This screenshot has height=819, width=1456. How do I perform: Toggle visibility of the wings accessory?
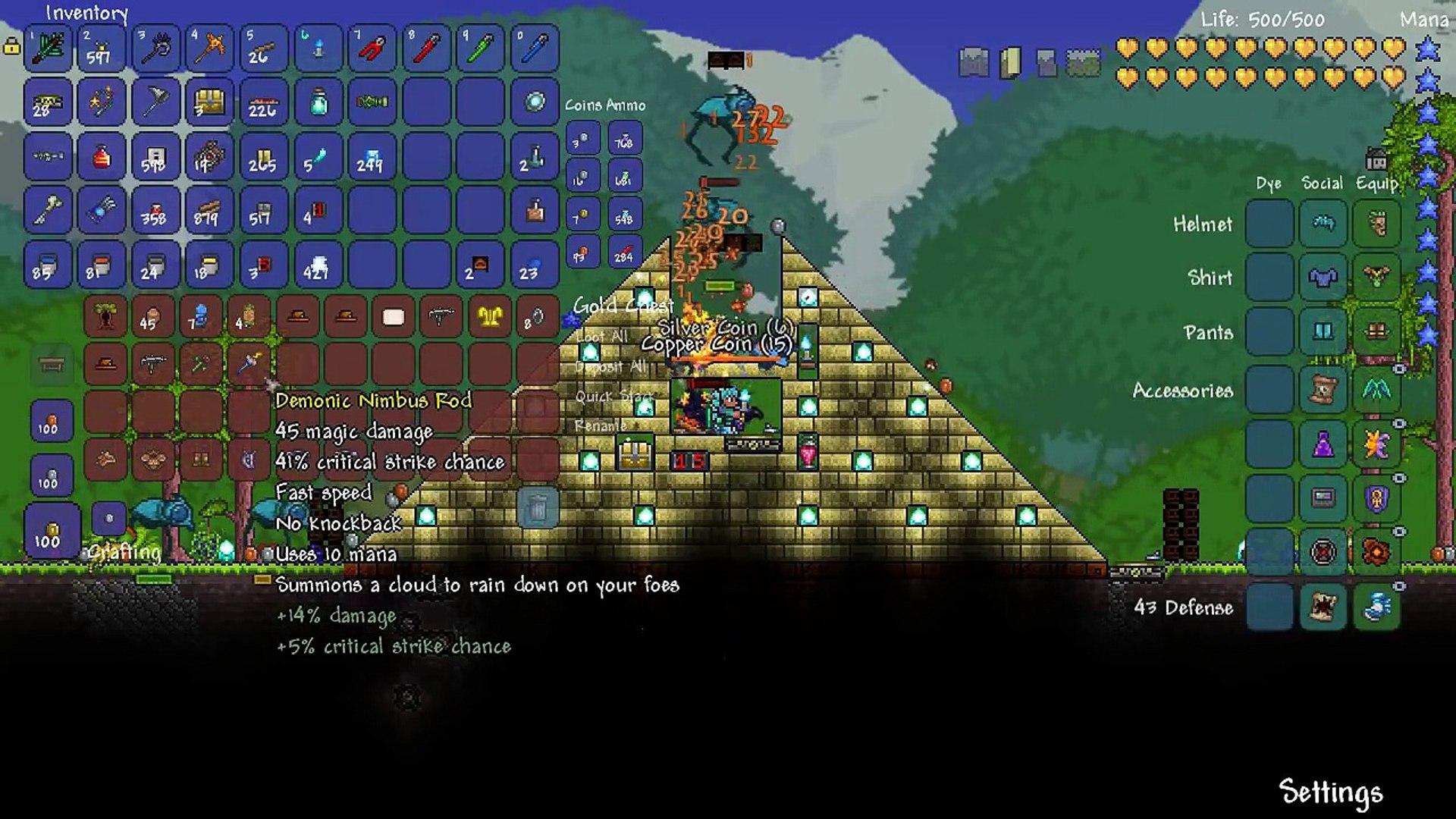point(1399,369)
